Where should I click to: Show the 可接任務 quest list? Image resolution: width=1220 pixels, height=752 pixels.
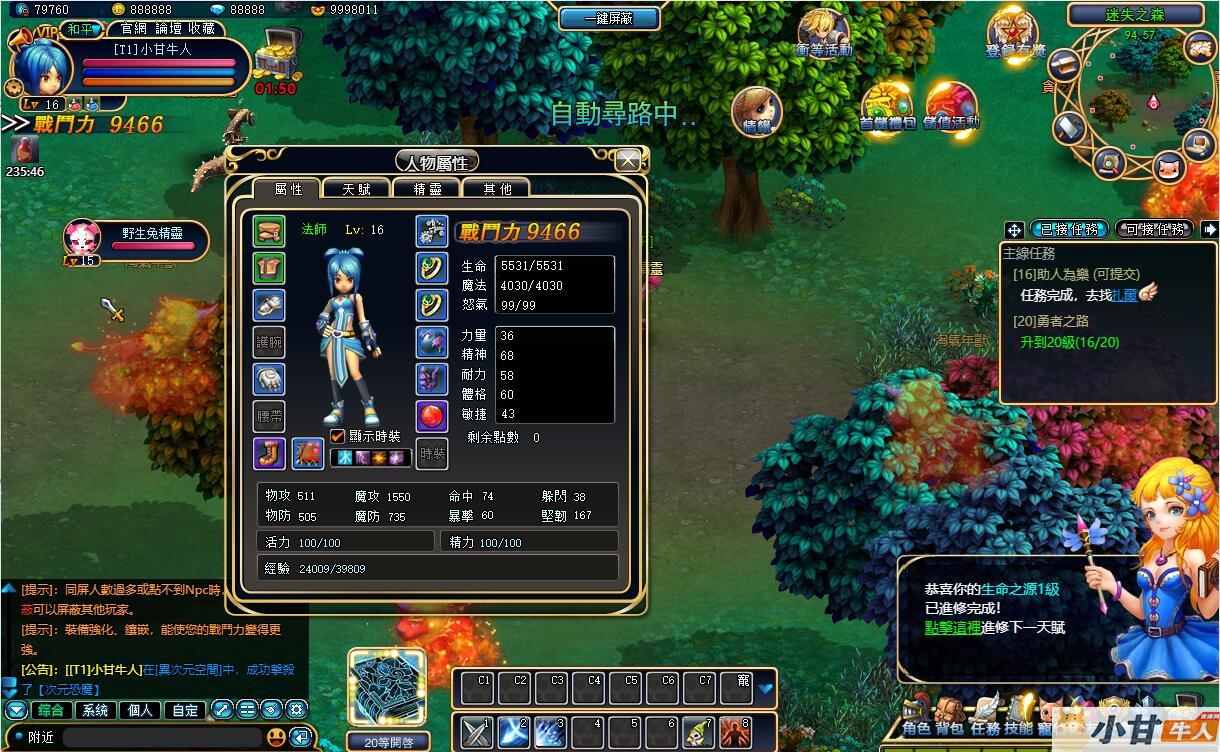click(x=1154, y=229)
